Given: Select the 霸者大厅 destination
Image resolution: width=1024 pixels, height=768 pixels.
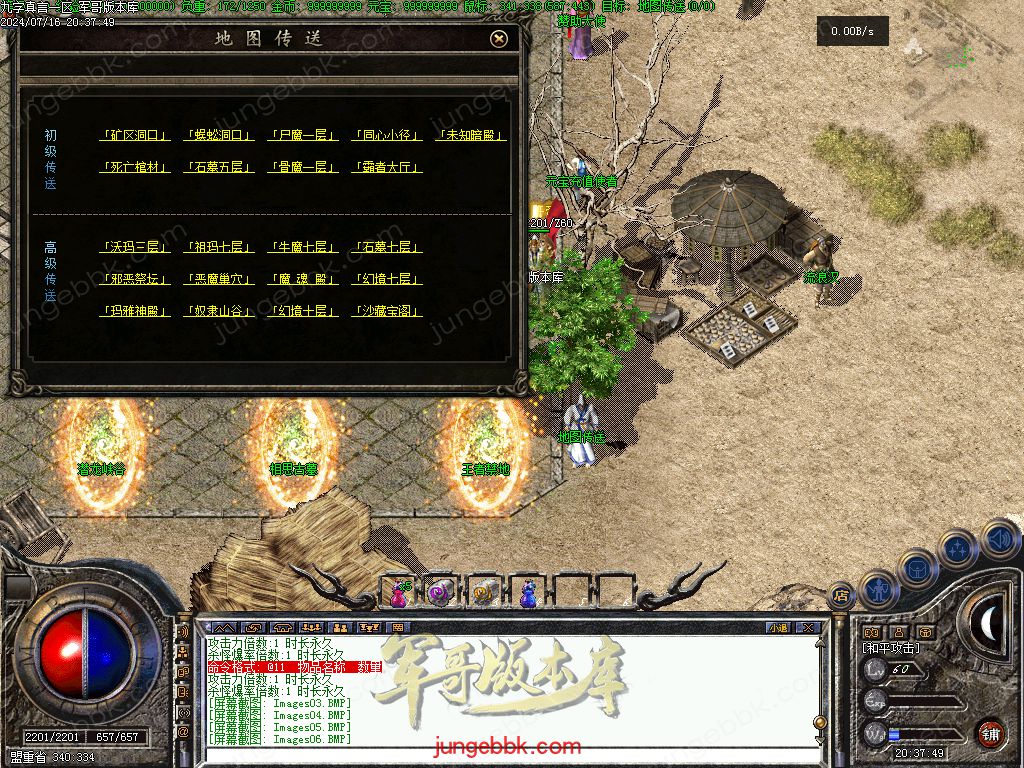Looking at the screenshot, I should (x=387, y=167).
